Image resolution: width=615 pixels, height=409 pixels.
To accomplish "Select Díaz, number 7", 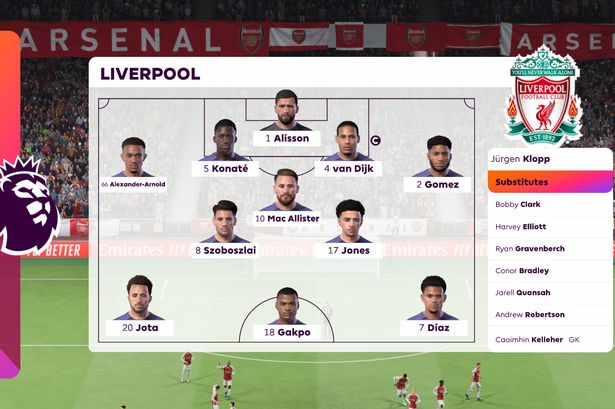I will click(433, 310).
